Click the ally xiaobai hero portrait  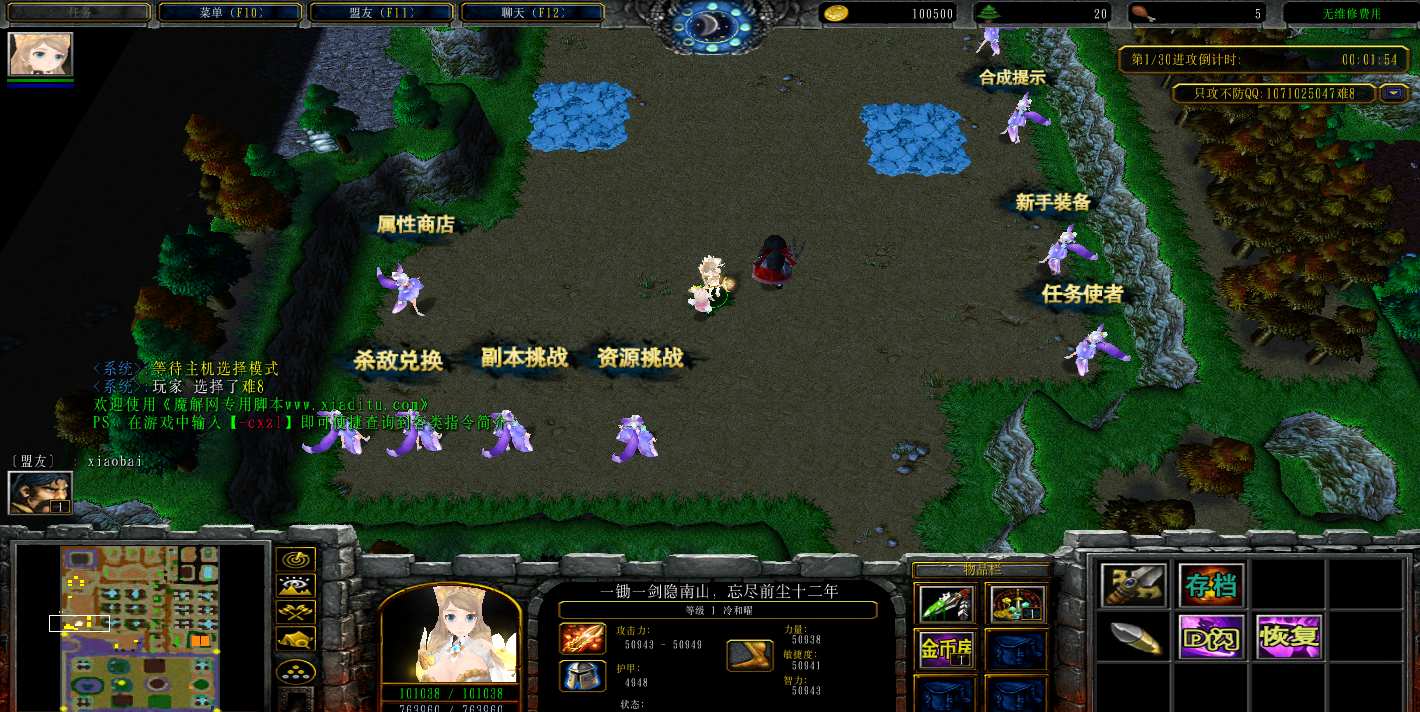coord(40,492)
